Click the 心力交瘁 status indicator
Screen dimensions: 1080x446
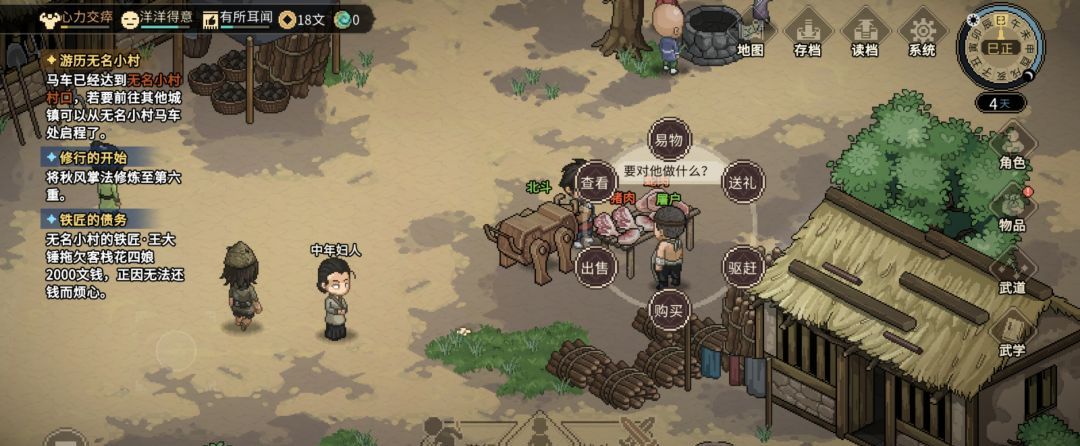[75, 18]
